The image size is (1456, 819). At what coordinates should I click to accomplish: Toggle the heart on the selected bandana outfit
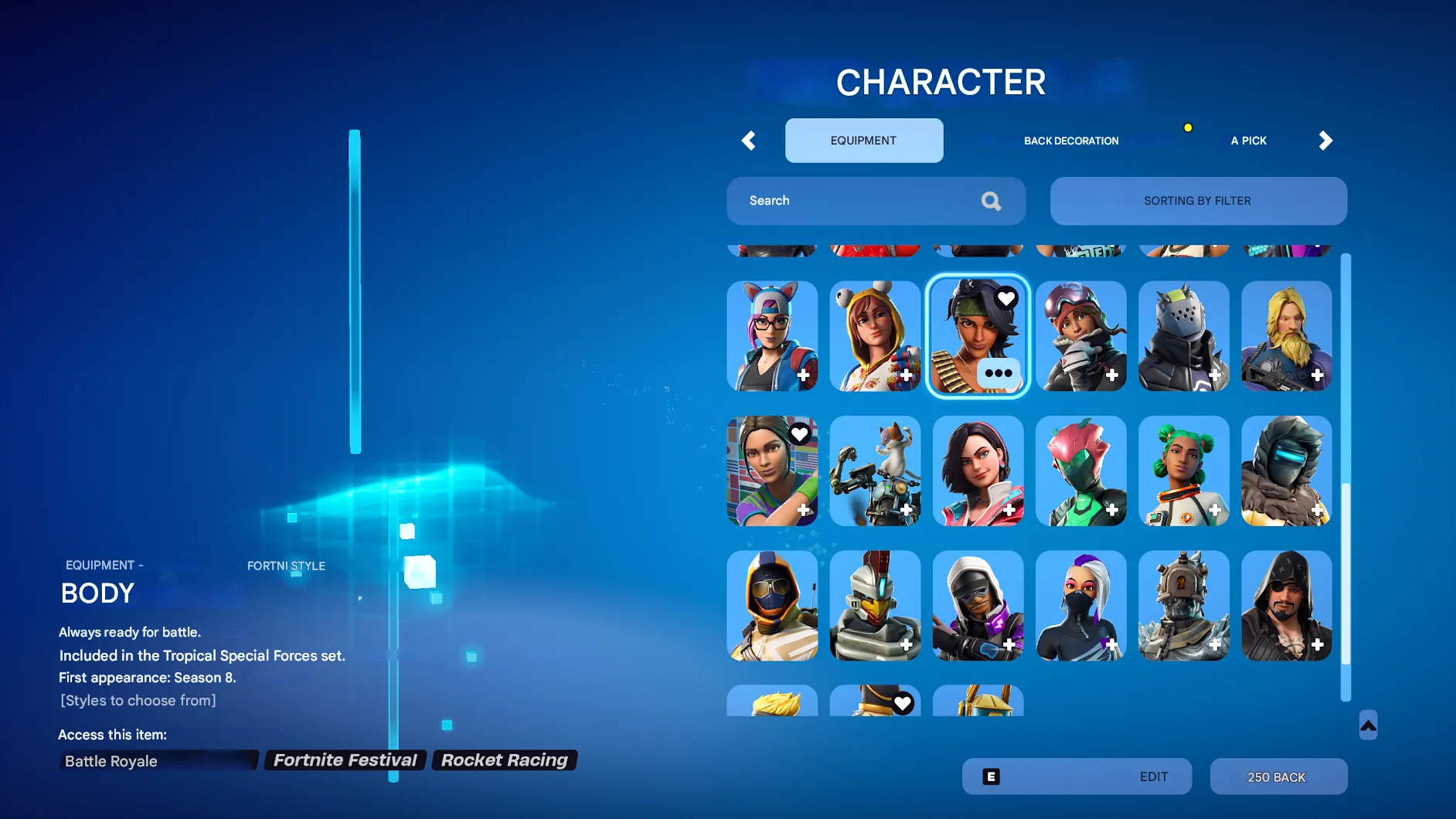click(x=1005, y=298)
